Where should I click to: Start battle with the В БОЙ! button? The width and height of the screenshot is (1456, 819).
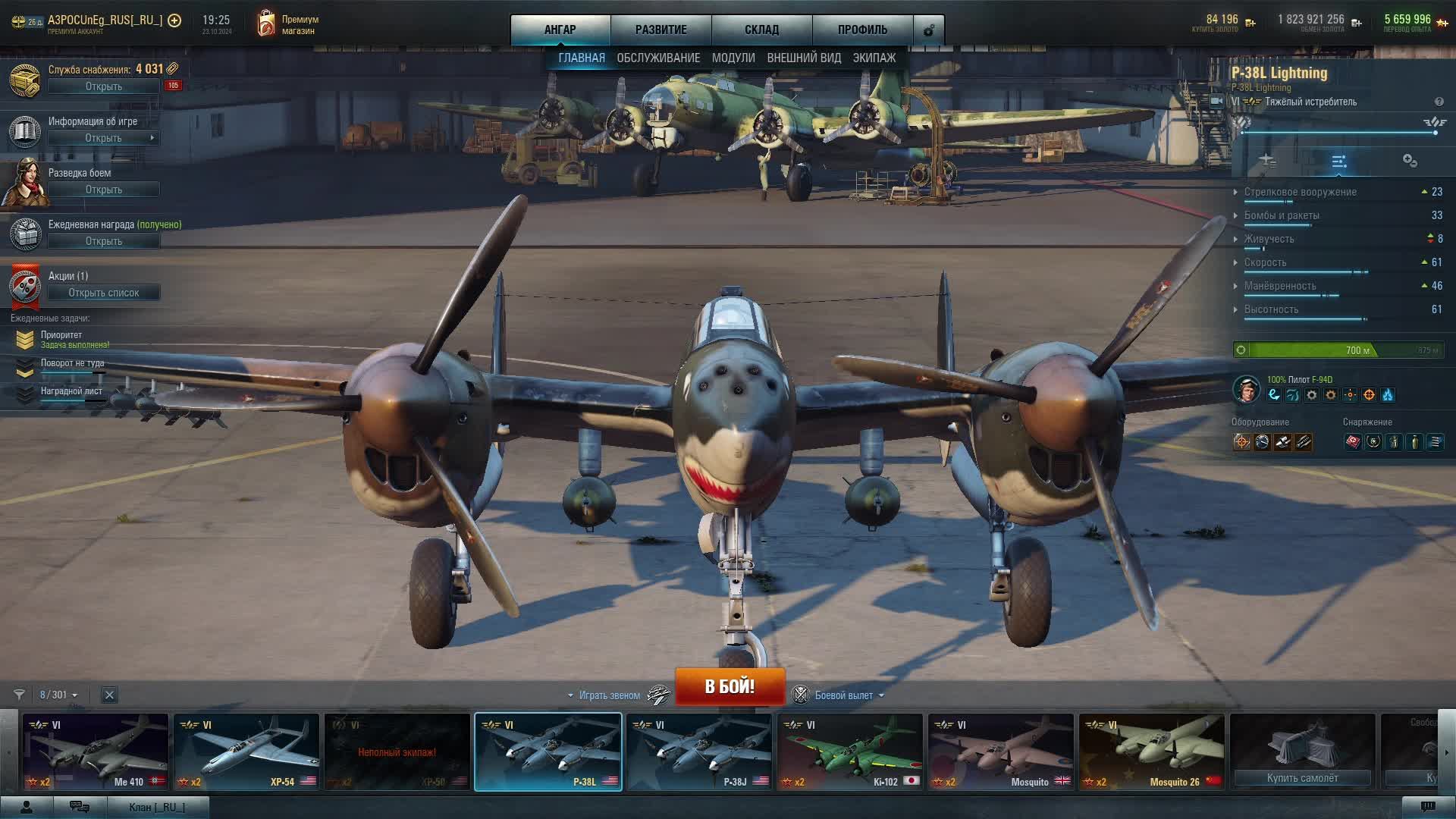[x=730, y=686]
